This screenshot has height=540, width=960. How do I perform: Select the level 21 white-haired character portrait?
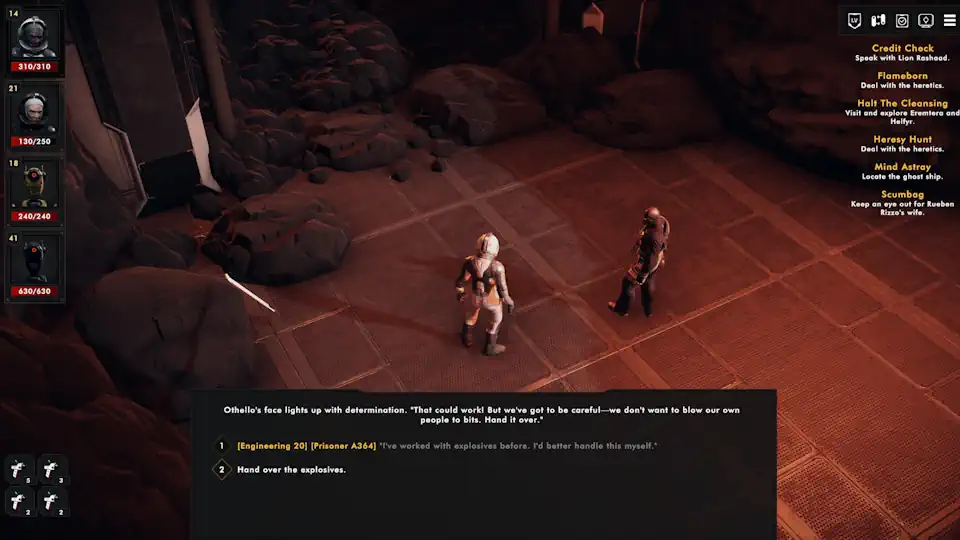(34, 112)
